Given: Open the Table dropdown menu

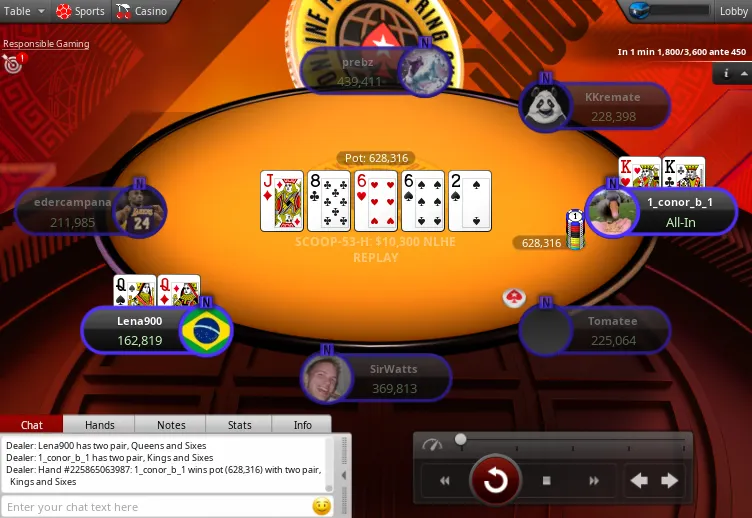Looking at the screenshot, I should [25, 11].
